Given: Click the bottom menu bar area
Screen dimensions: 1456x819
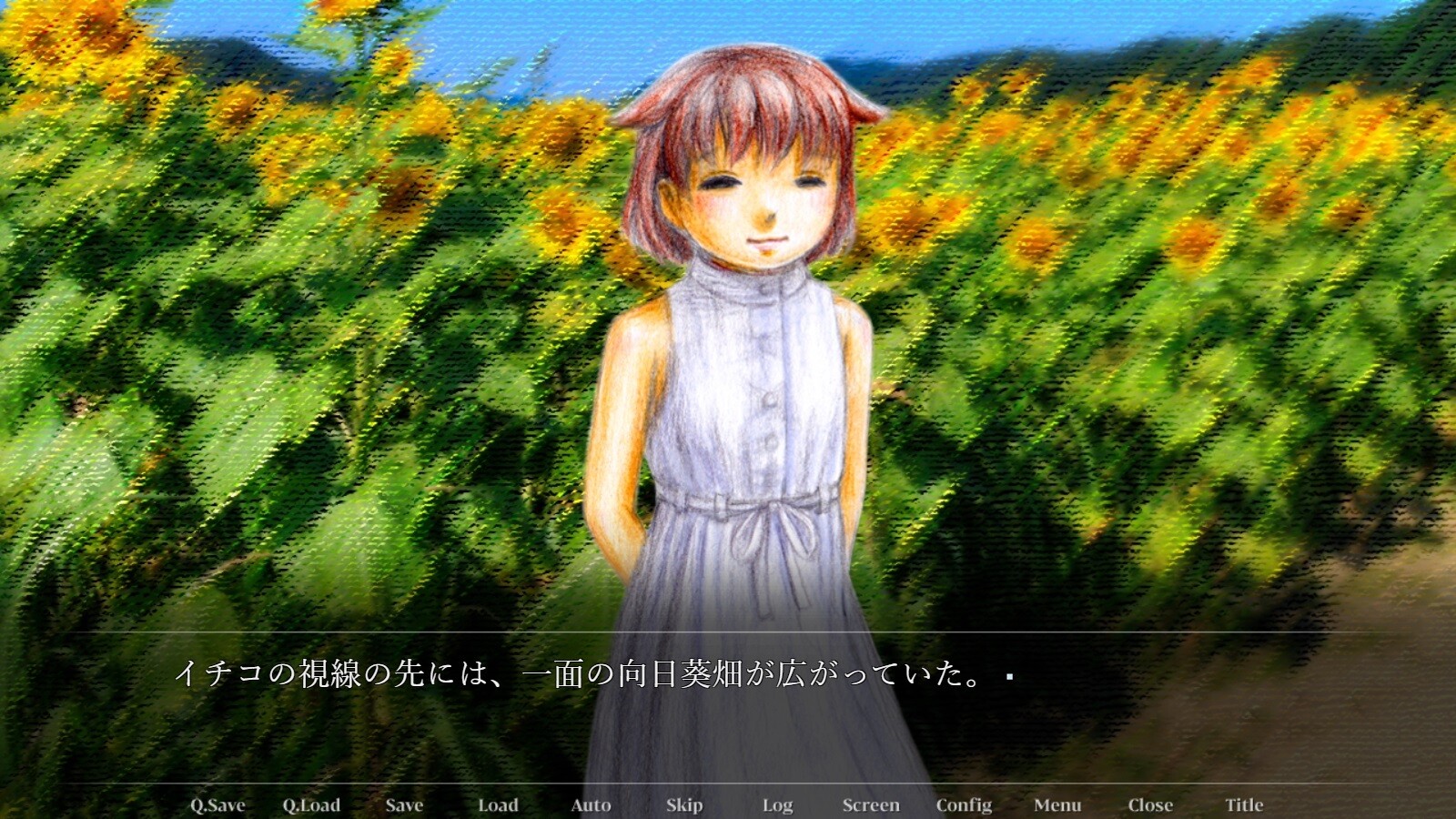Looking at the screenshot, I should coord(728,804).
